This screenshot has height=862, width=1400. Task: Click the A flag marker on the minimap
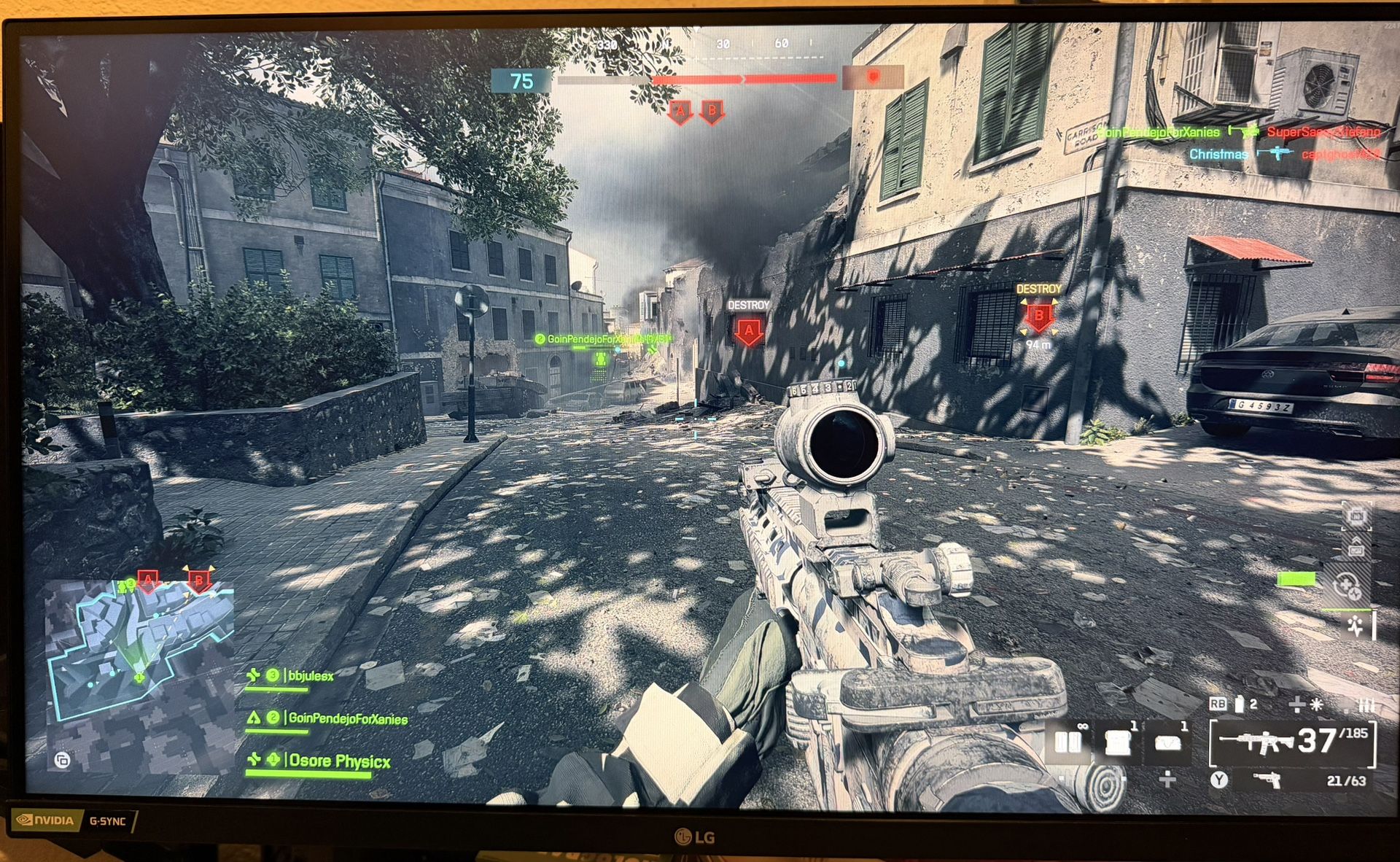click(149, 578)
